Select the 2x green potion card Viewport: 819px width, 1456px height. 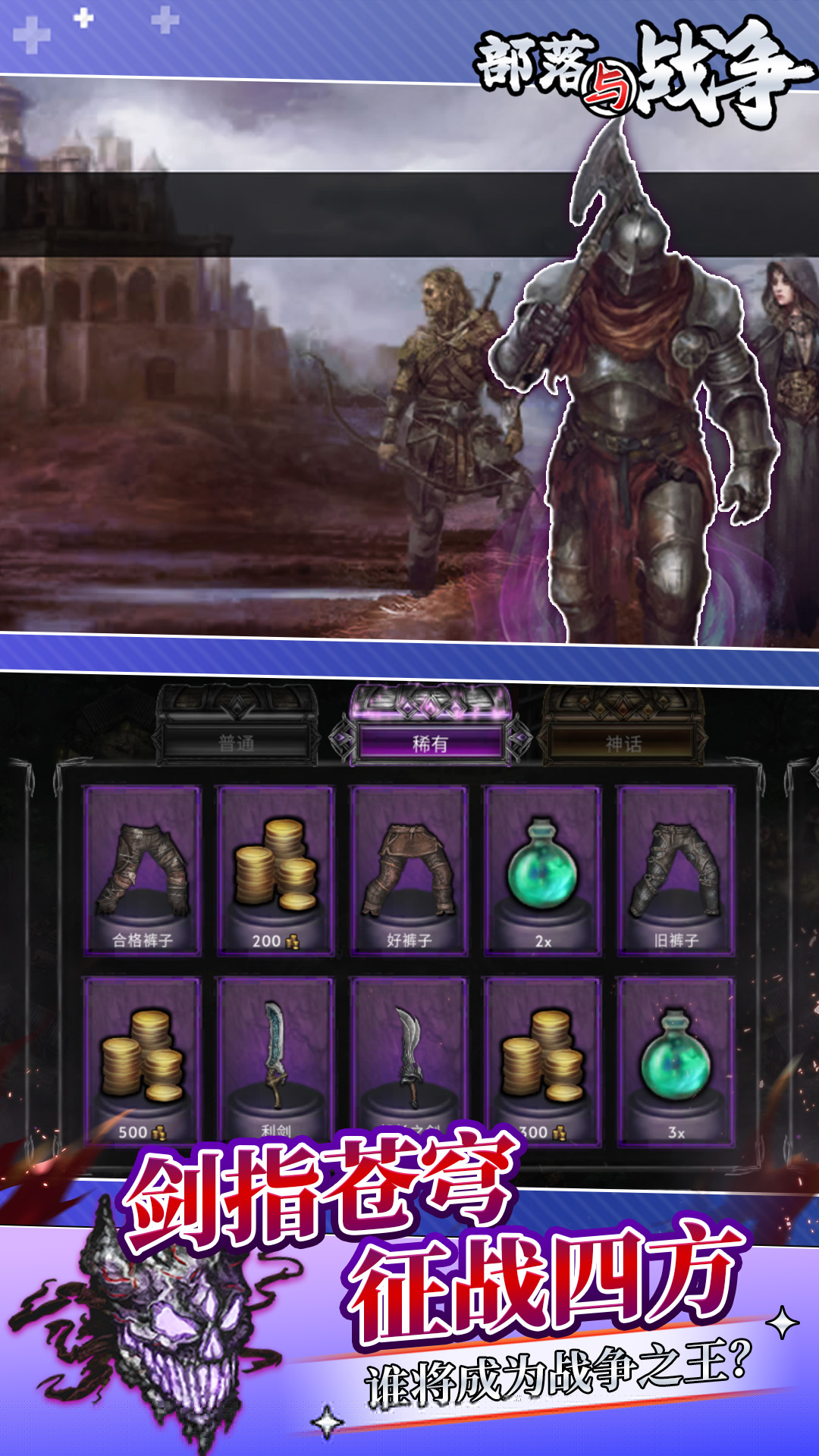click(542, 871)
